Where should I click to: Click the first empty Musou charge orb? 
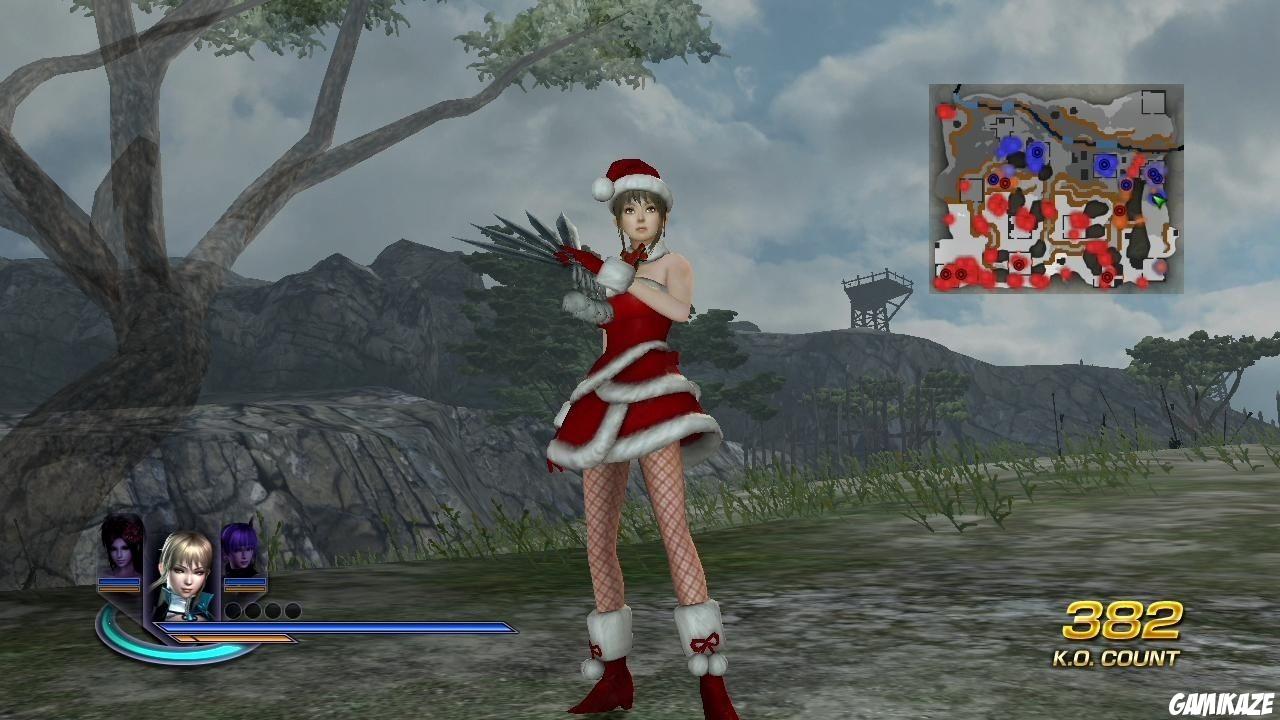(x=232, y=610)
